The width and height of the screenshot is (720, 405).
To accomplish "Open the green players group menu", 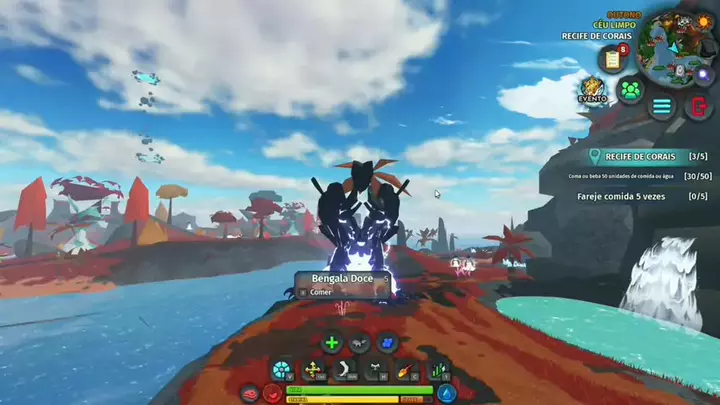I will coord(630,91).
